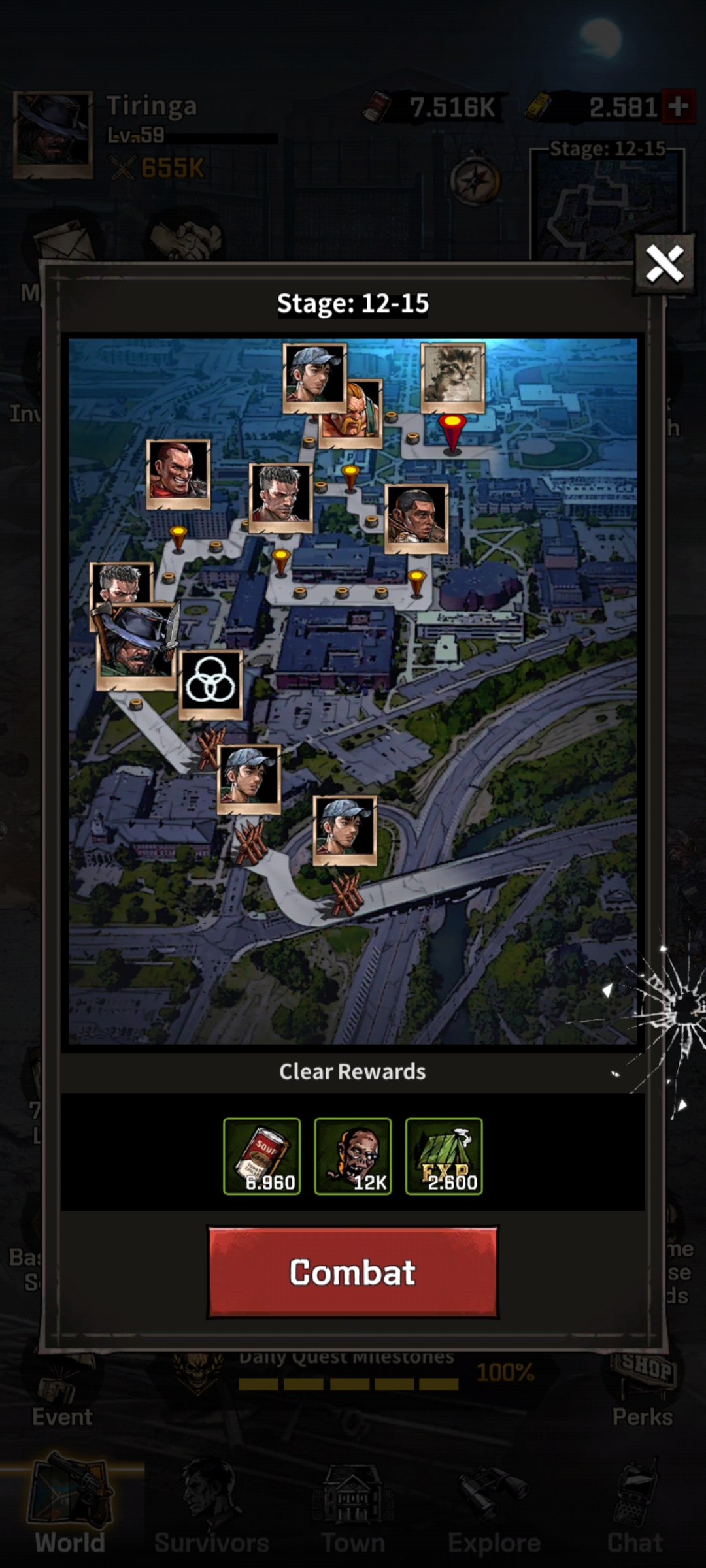Tap the red-haired grinning enemy portrait
Image resolution: width=706 pixels, height=1568 pixels.
coord(178,474)
